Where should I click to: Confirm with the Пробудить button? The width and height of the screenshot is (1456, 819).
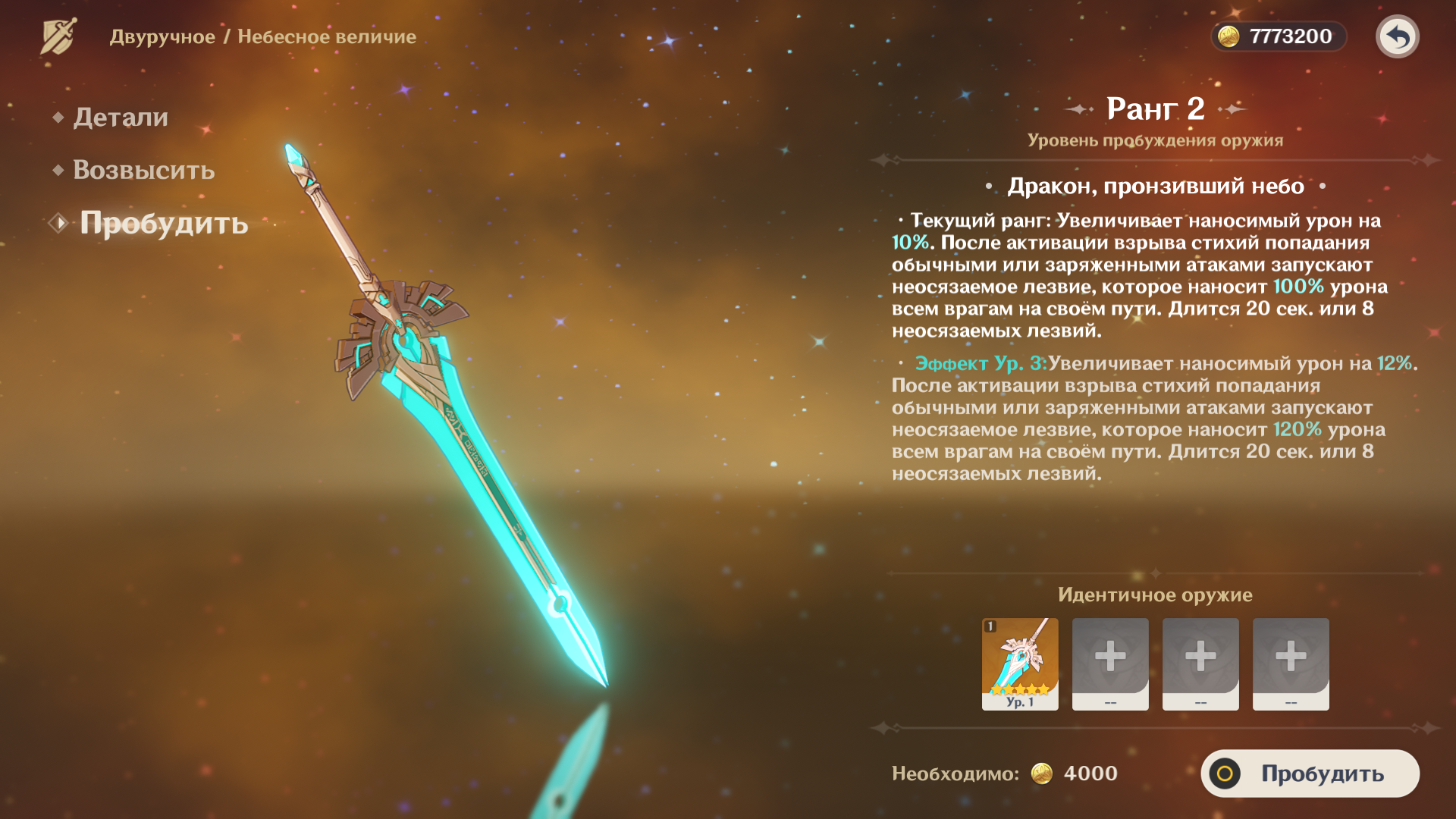1310,773
